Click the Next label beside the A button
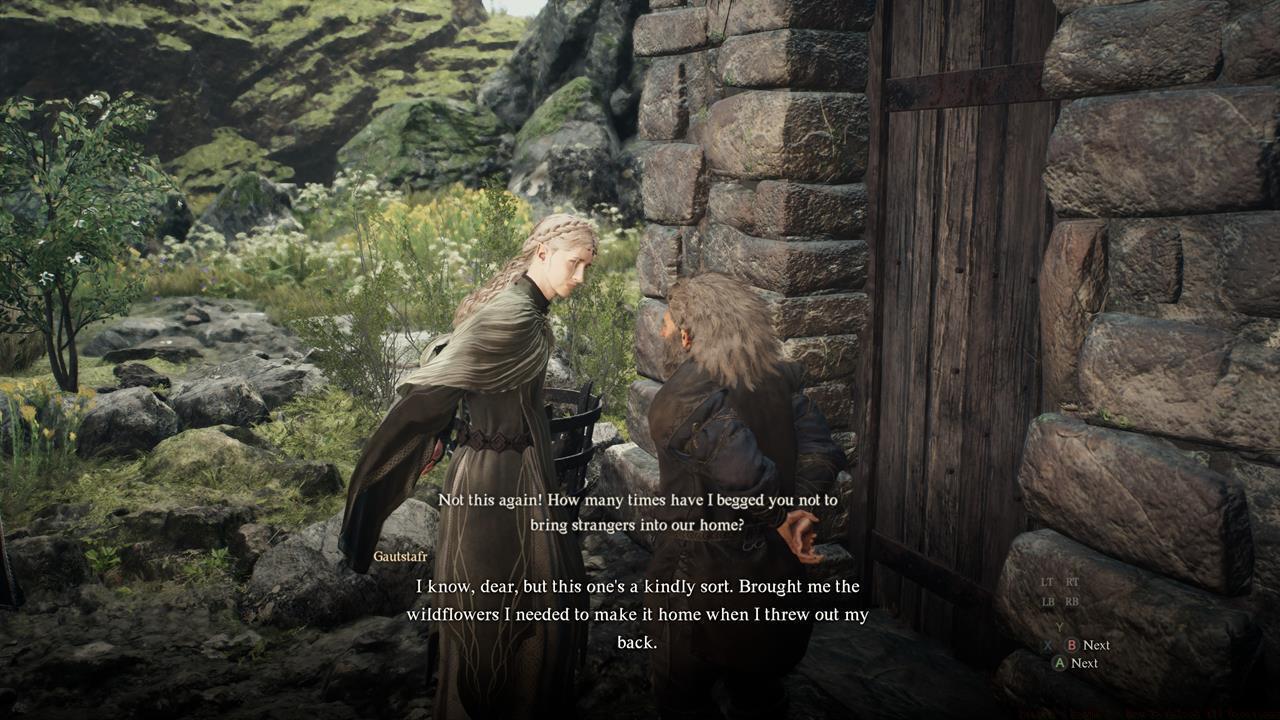1280x720 pixels. [x=1086, y=662]
